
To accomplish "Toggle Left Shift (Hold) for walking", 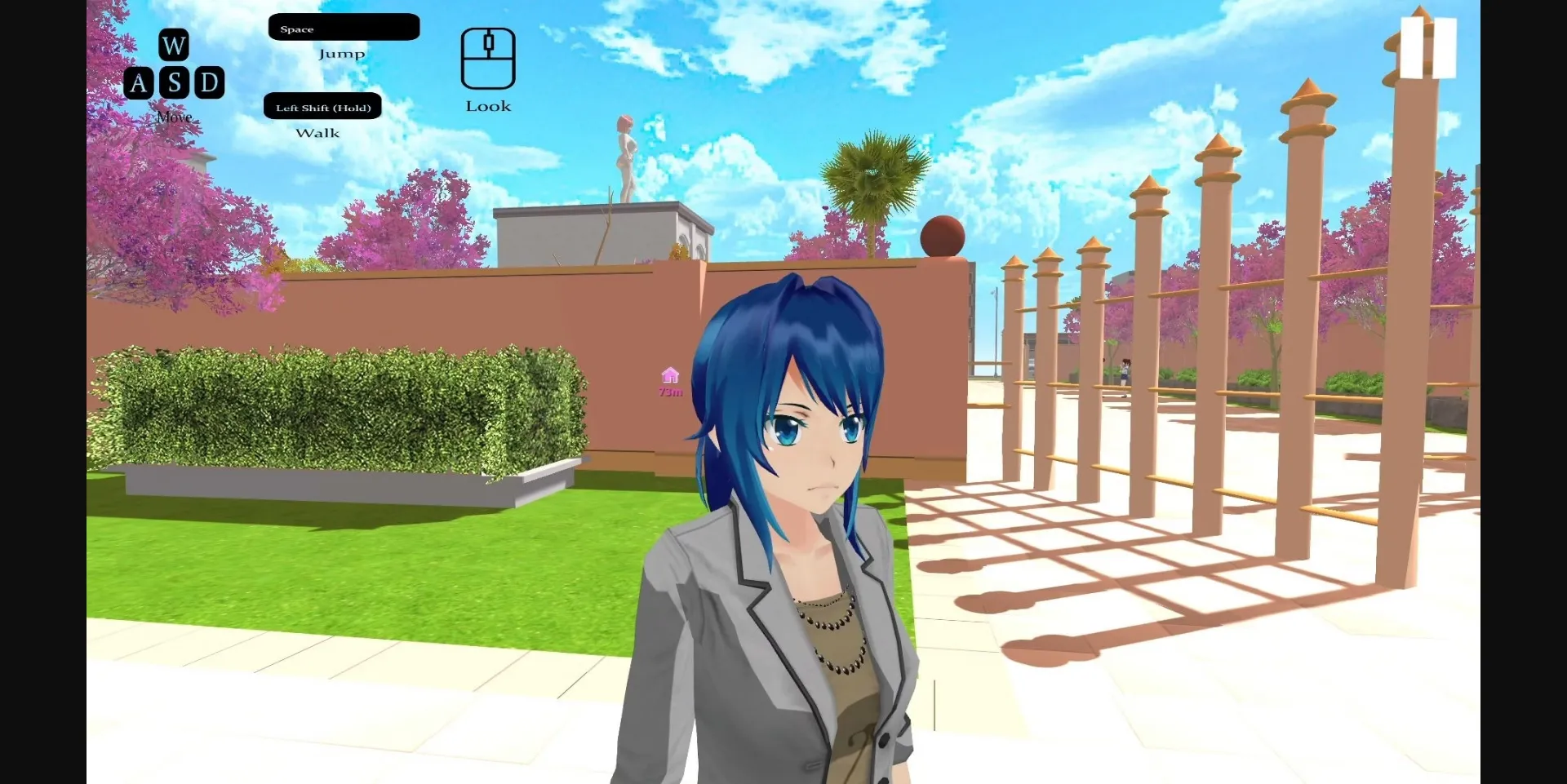I will pos(322,106).
